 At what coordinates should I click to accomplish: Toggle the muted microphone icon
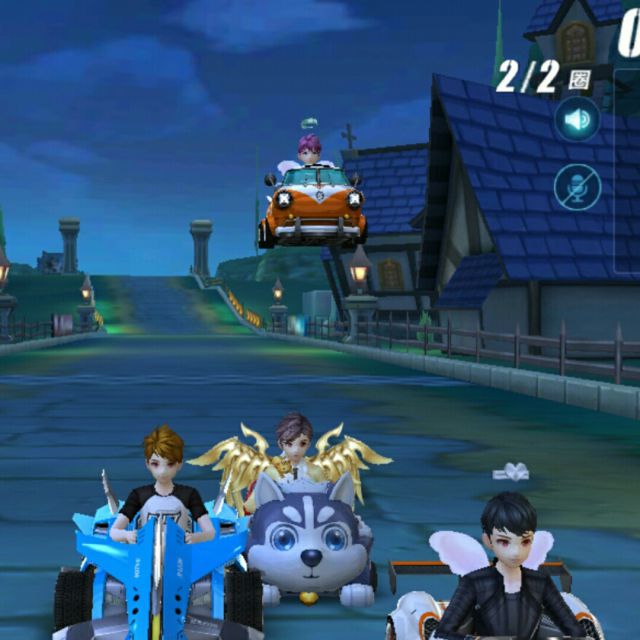coord(577,187)
